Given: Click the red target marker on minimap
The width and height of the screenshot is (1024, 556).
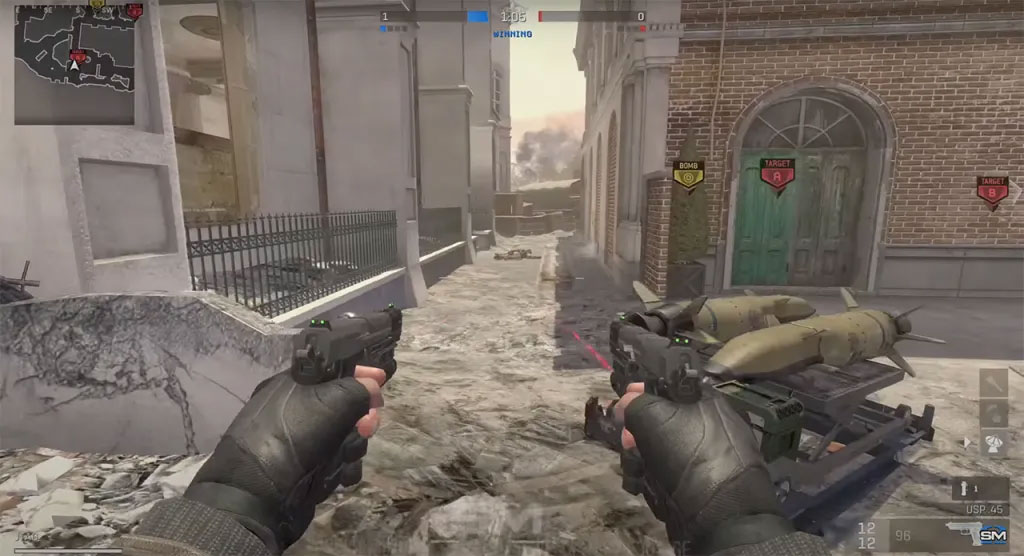Looking at the screenshot, I should pyautogui.click(x=77, y=55).
